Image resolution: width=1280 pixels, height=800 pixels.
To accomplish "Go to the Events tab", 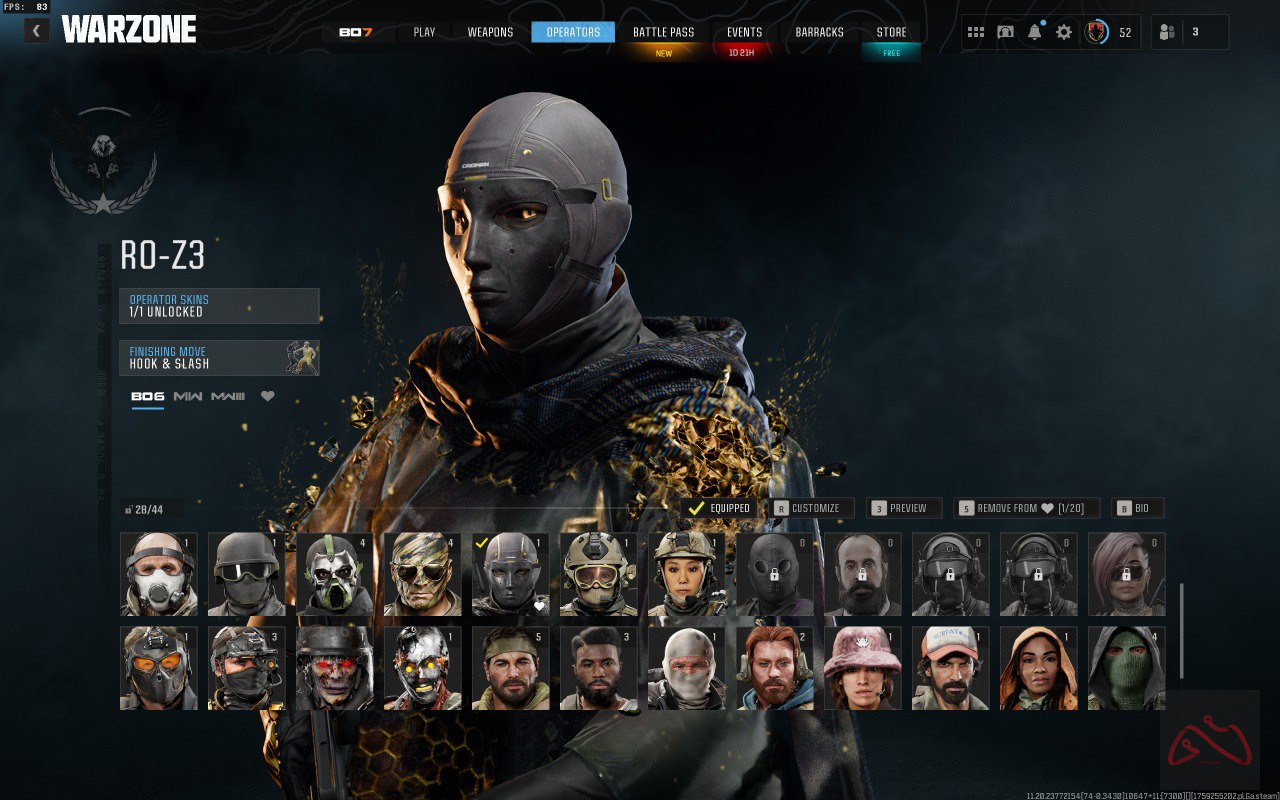I will click(x=744, y=32).
